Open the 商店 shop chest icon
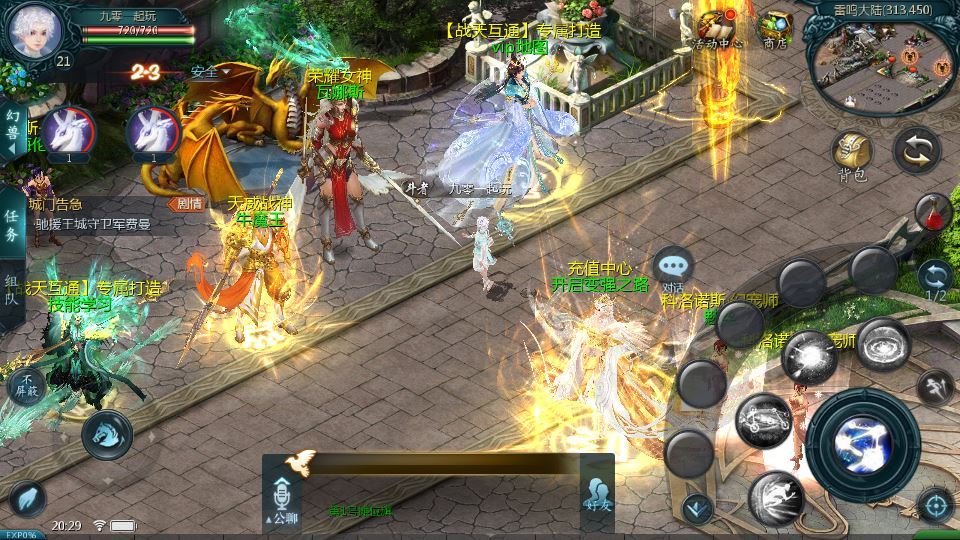Screen dimensions: 960x540 click(775, 28)
